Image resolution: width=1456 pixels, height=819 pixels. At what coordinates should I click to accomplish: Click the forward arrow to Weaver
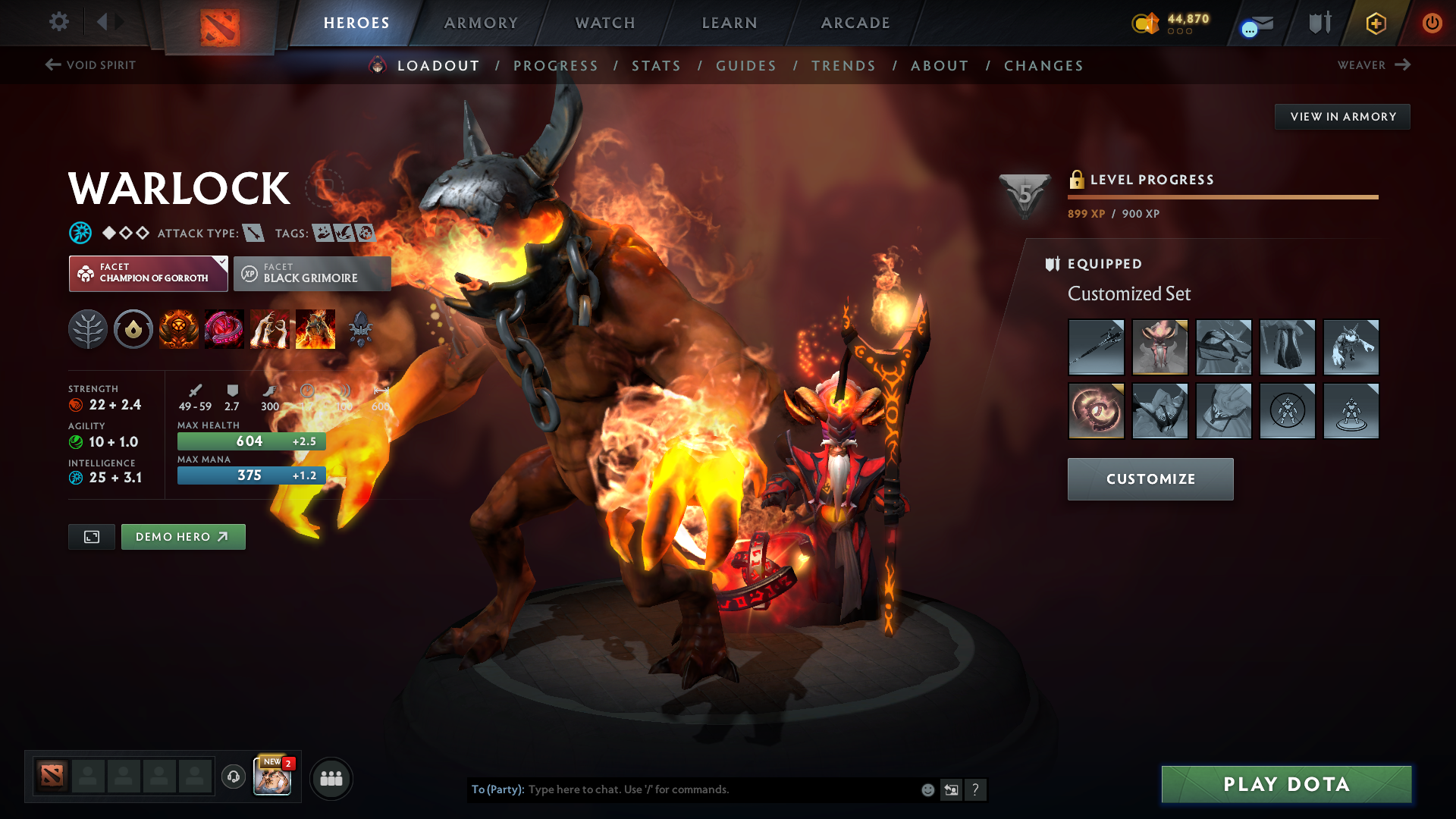click(1402, 65)
